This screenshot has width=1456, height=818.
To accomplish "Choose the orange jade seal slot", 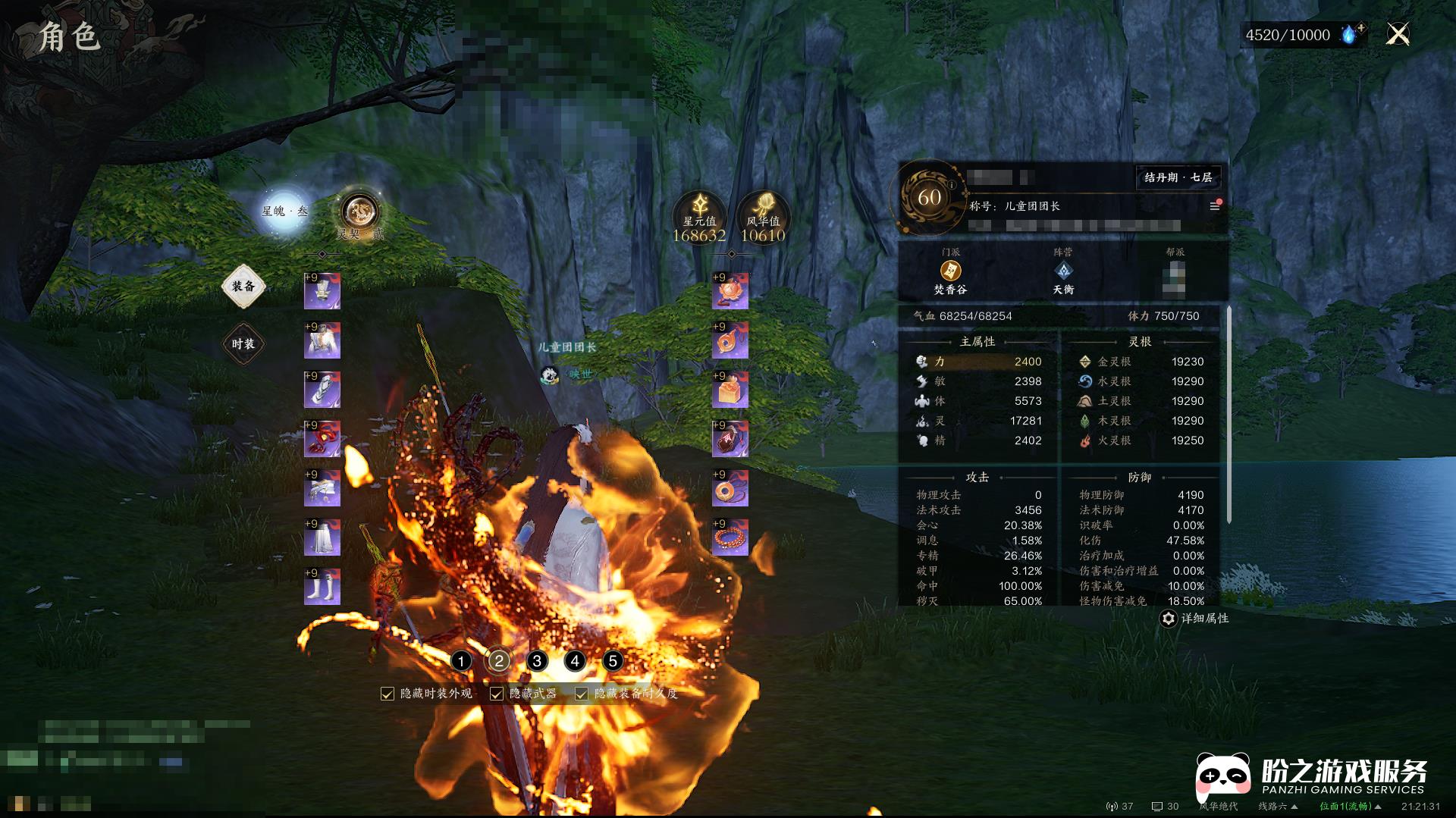I will point(730,390).
